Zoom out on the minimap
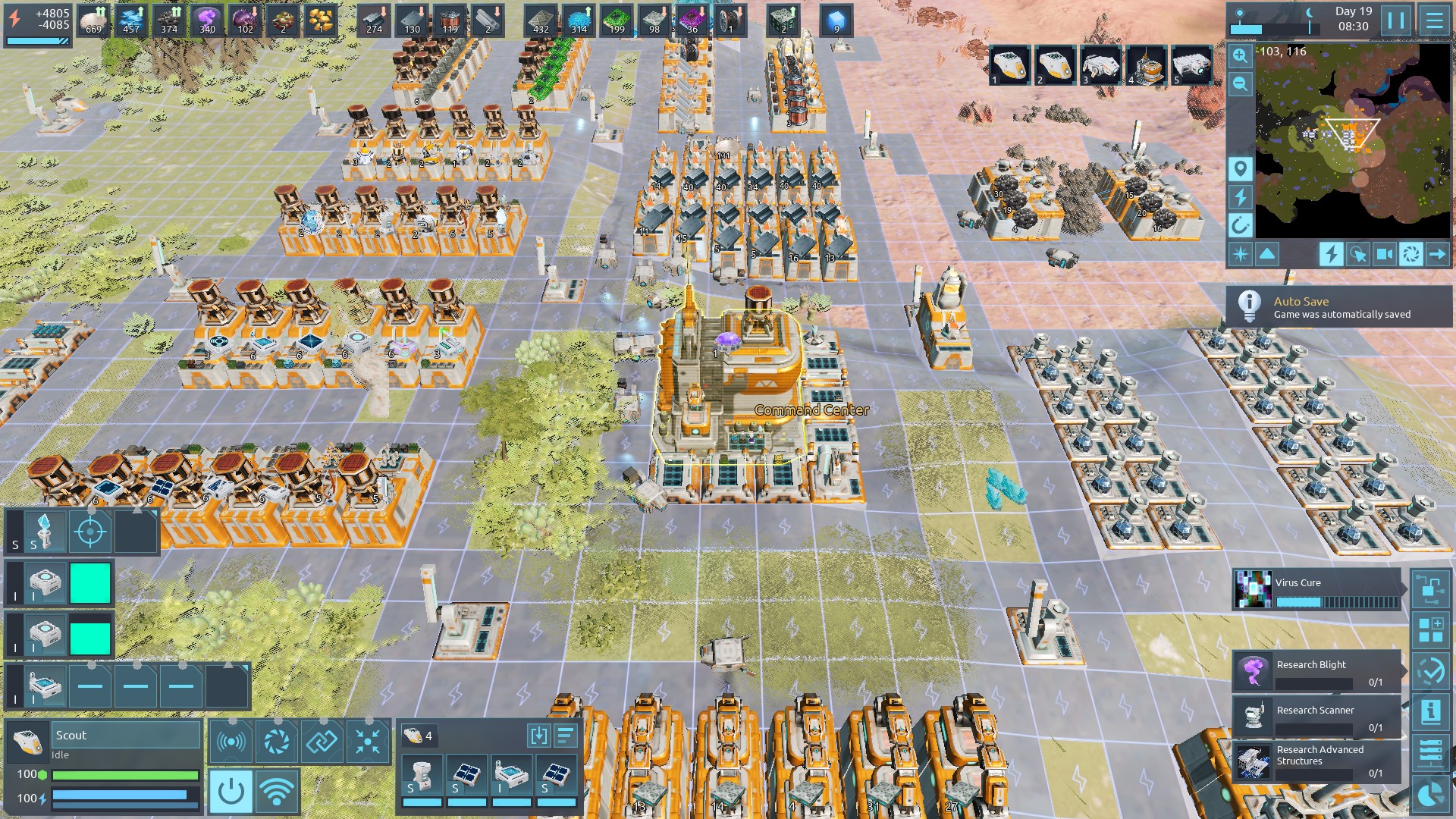 [x=1241, y=83]
